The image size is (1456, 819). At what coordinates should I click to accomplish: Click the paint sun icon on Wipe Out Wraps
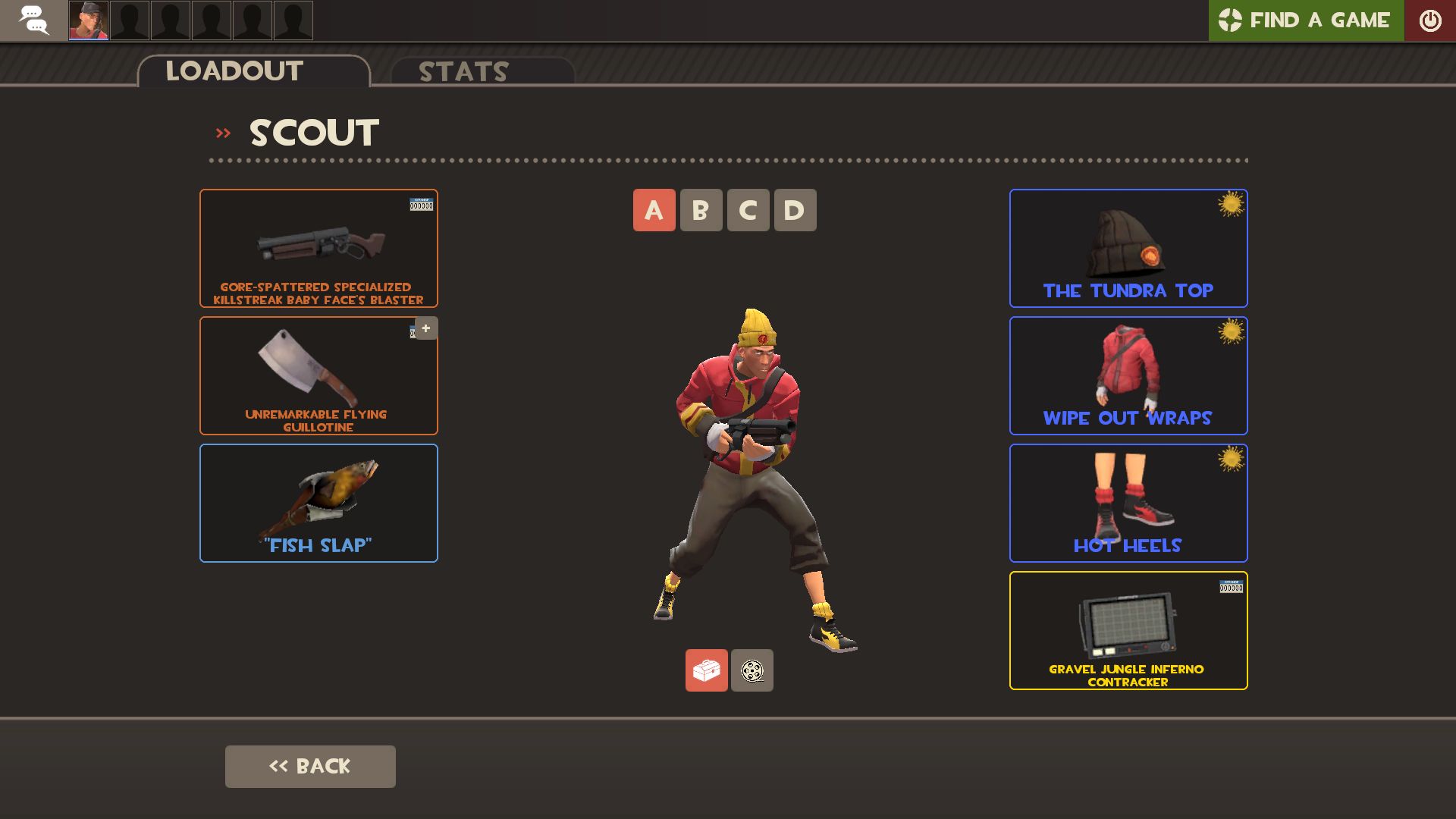(1232, 333)
